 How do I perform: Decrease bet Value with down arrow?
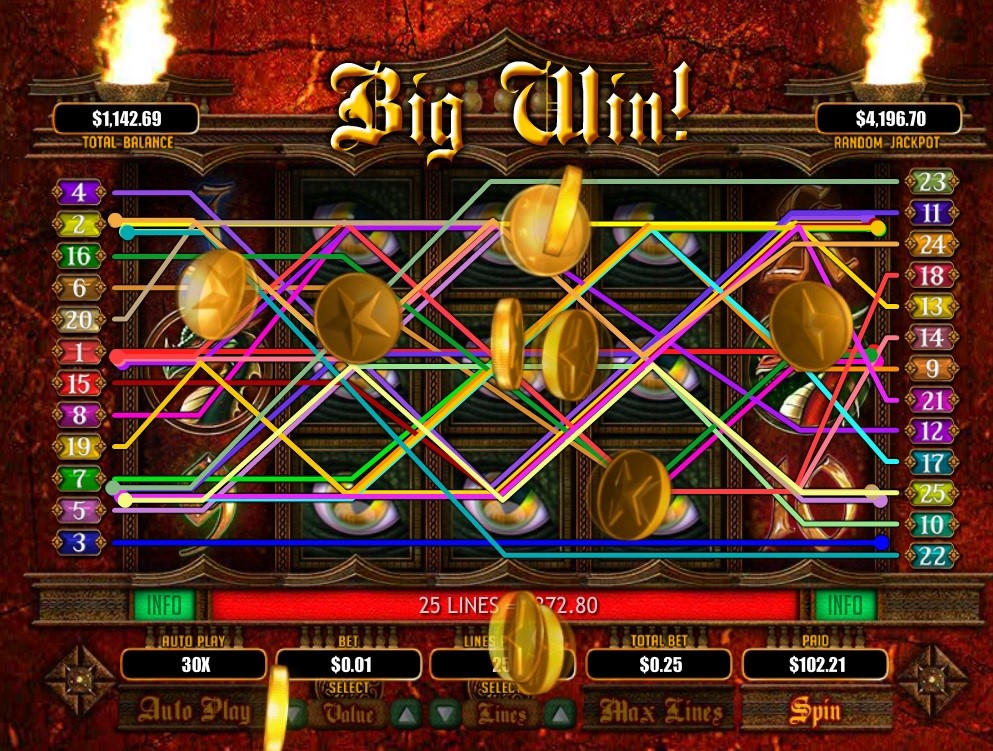point(293,713)
